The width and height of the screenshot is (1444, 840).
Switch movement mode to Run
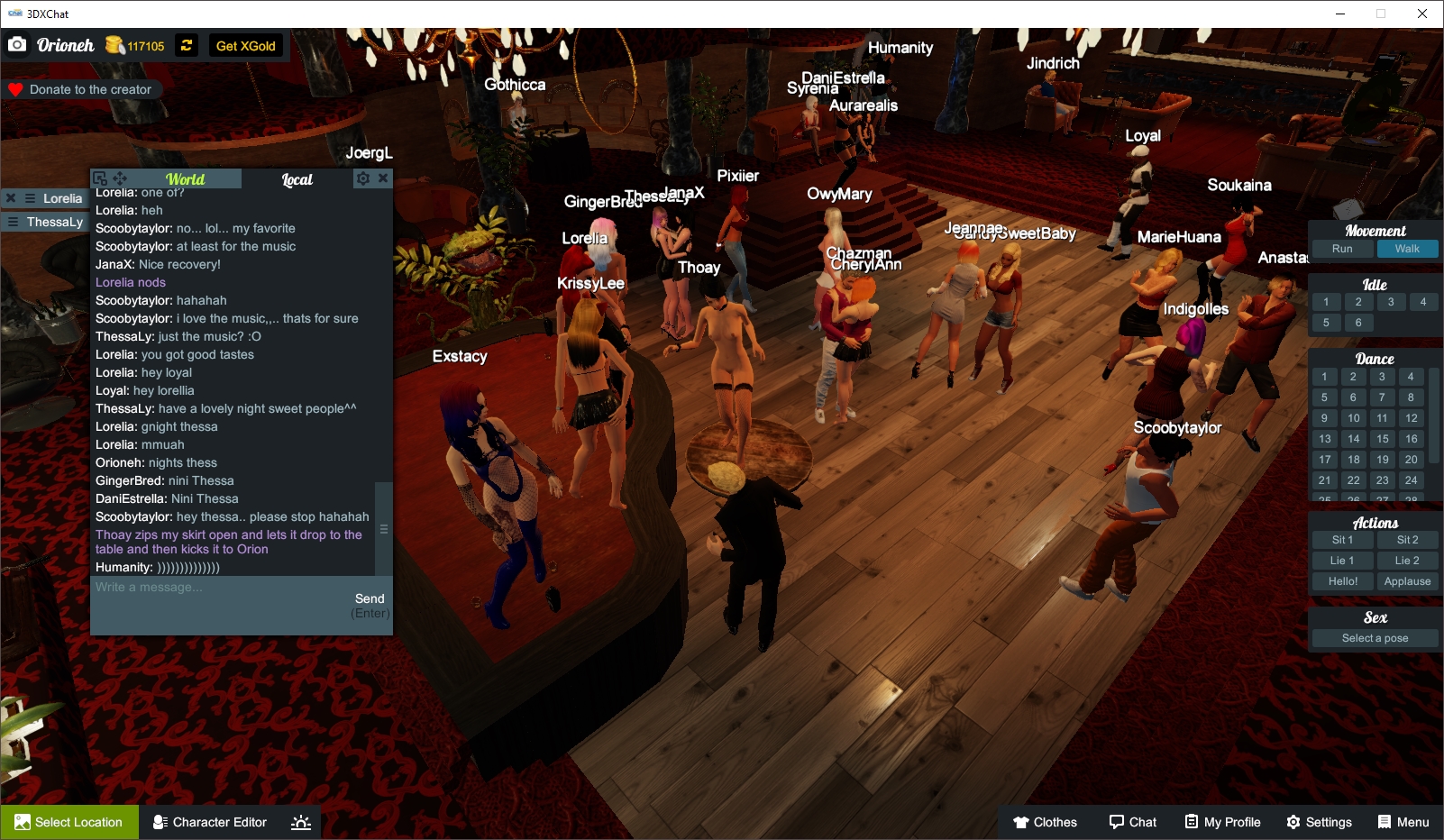pos(1342,249)
